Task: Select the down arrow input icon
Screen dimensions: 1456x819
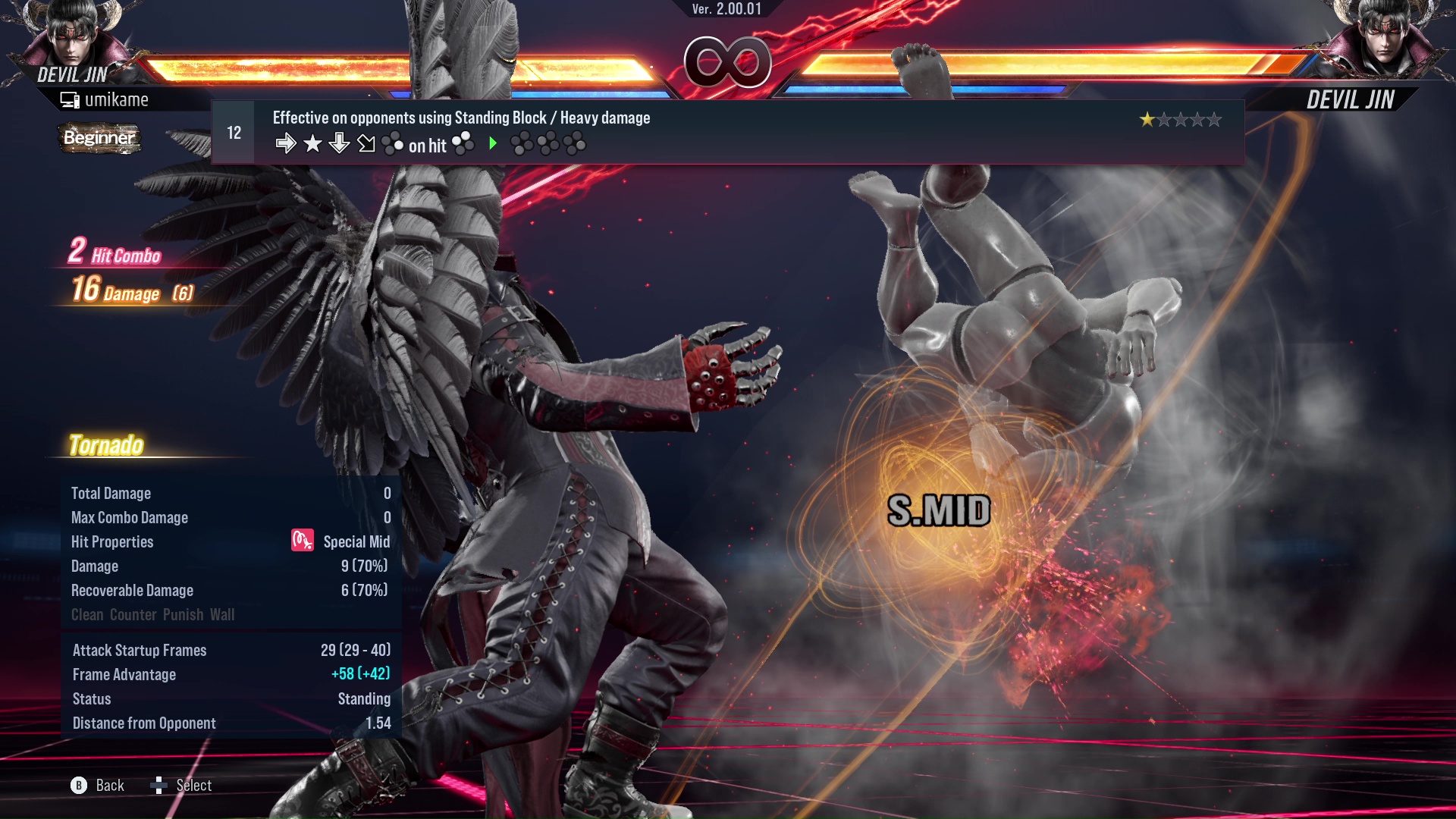Action: pos(338,143)
